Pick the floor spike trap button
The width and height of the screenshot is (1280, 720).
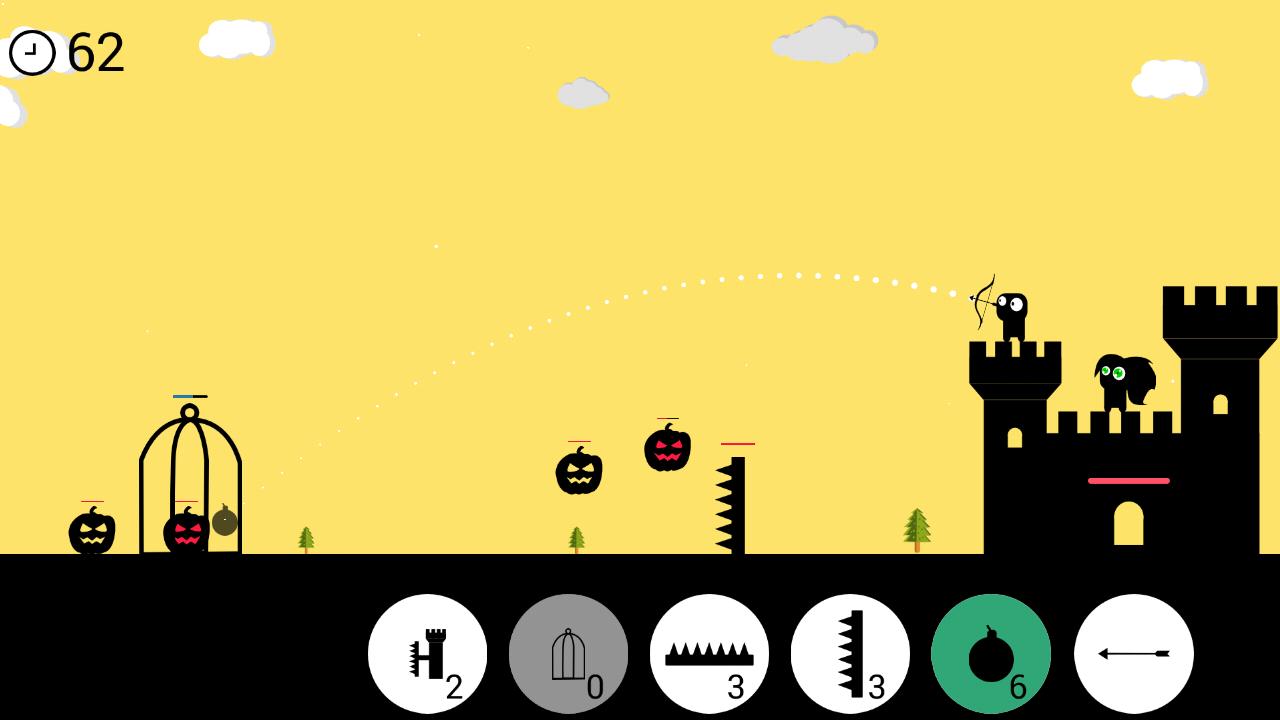point(709,654)
